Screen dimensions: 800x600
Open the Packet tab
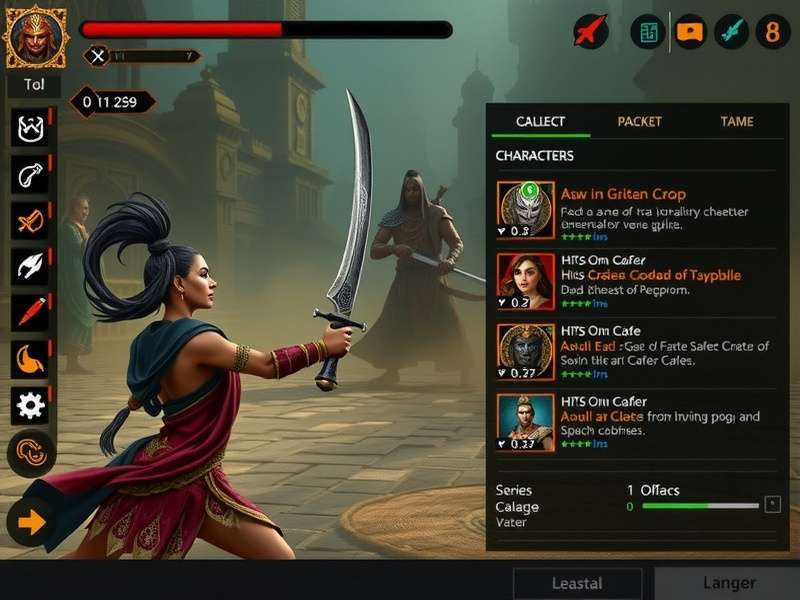639,121
